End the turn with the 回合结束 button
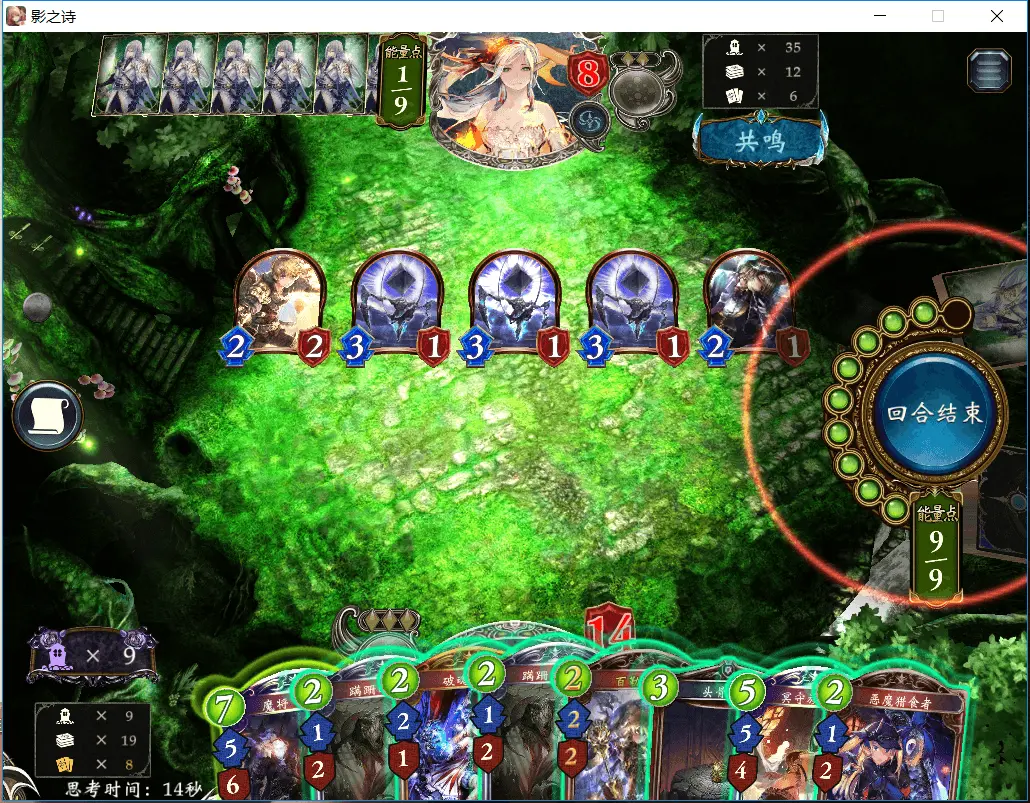This screenshot has width=1030, height=803. [934, 413]
